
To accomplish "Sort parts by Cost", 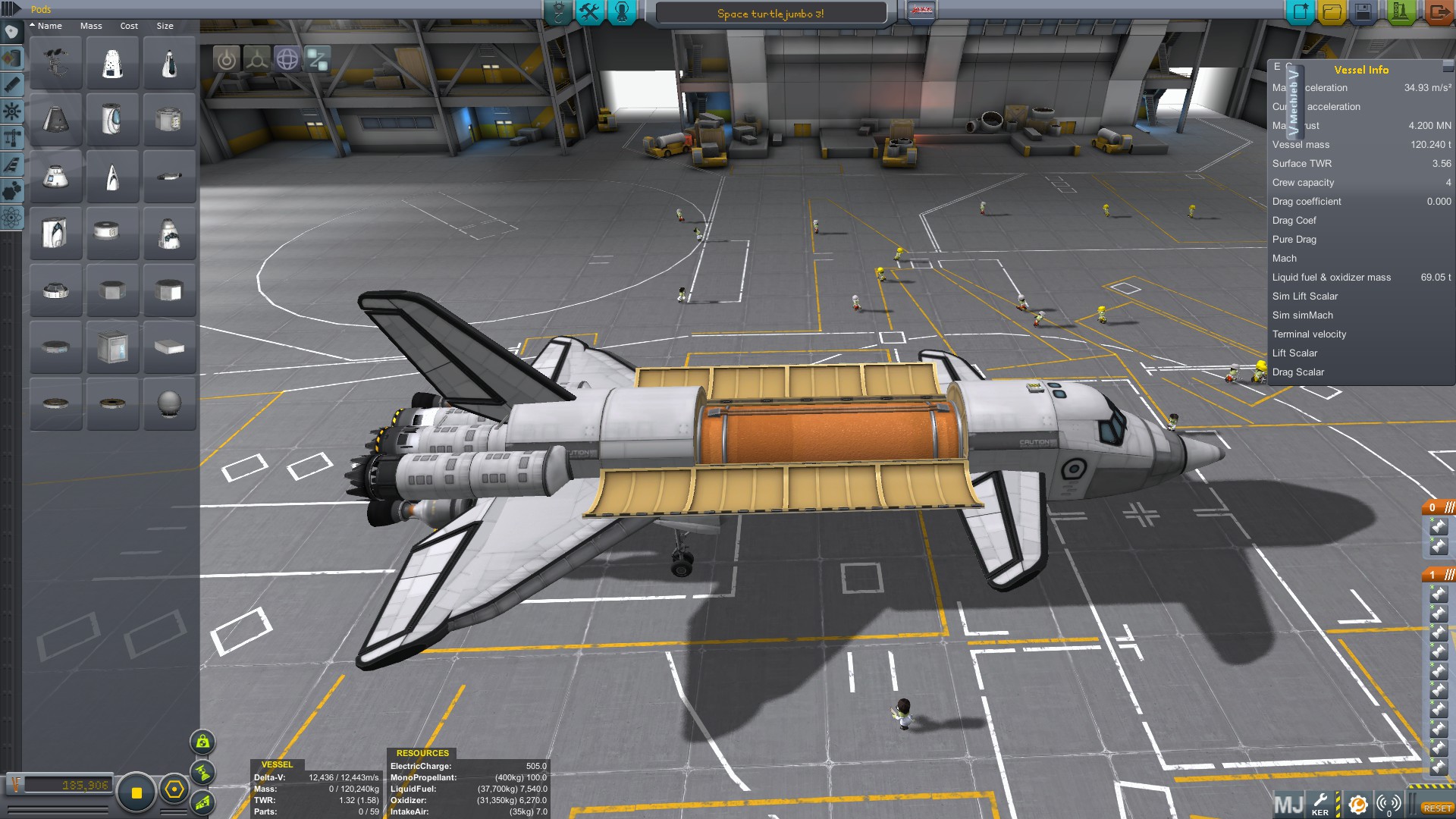I will 129,26.
